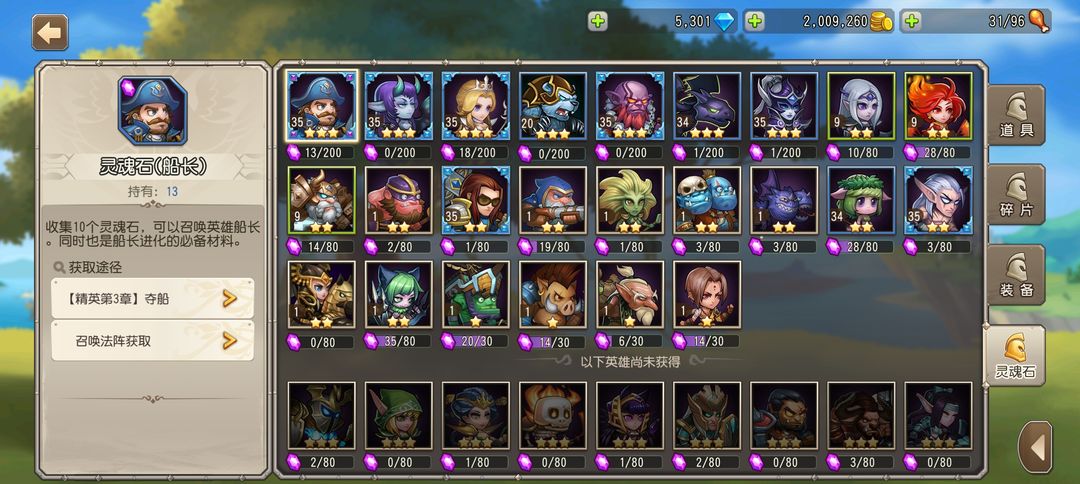
Task: Pick the flame-haired fire hero tile
Action: (x=938, y=107)
